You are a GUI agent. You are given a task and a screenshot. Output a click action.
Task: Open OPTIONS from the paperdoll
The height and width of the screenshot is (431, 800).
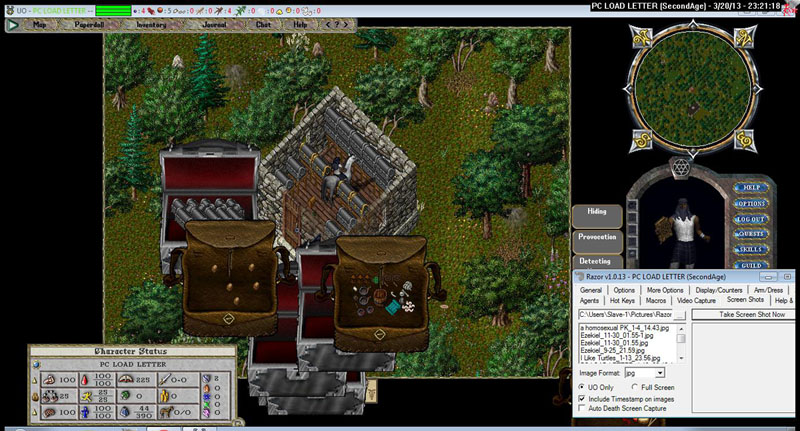tap(751, 203)
